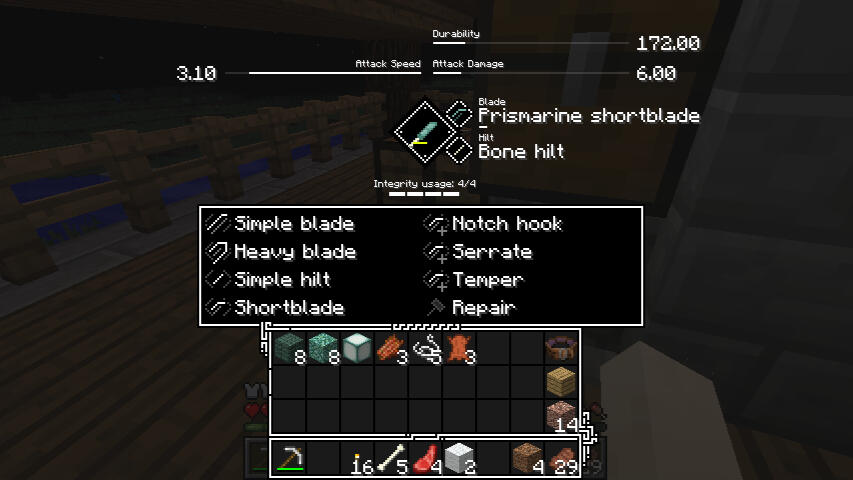Choose the Shortblade schematic

coord(288,308)
